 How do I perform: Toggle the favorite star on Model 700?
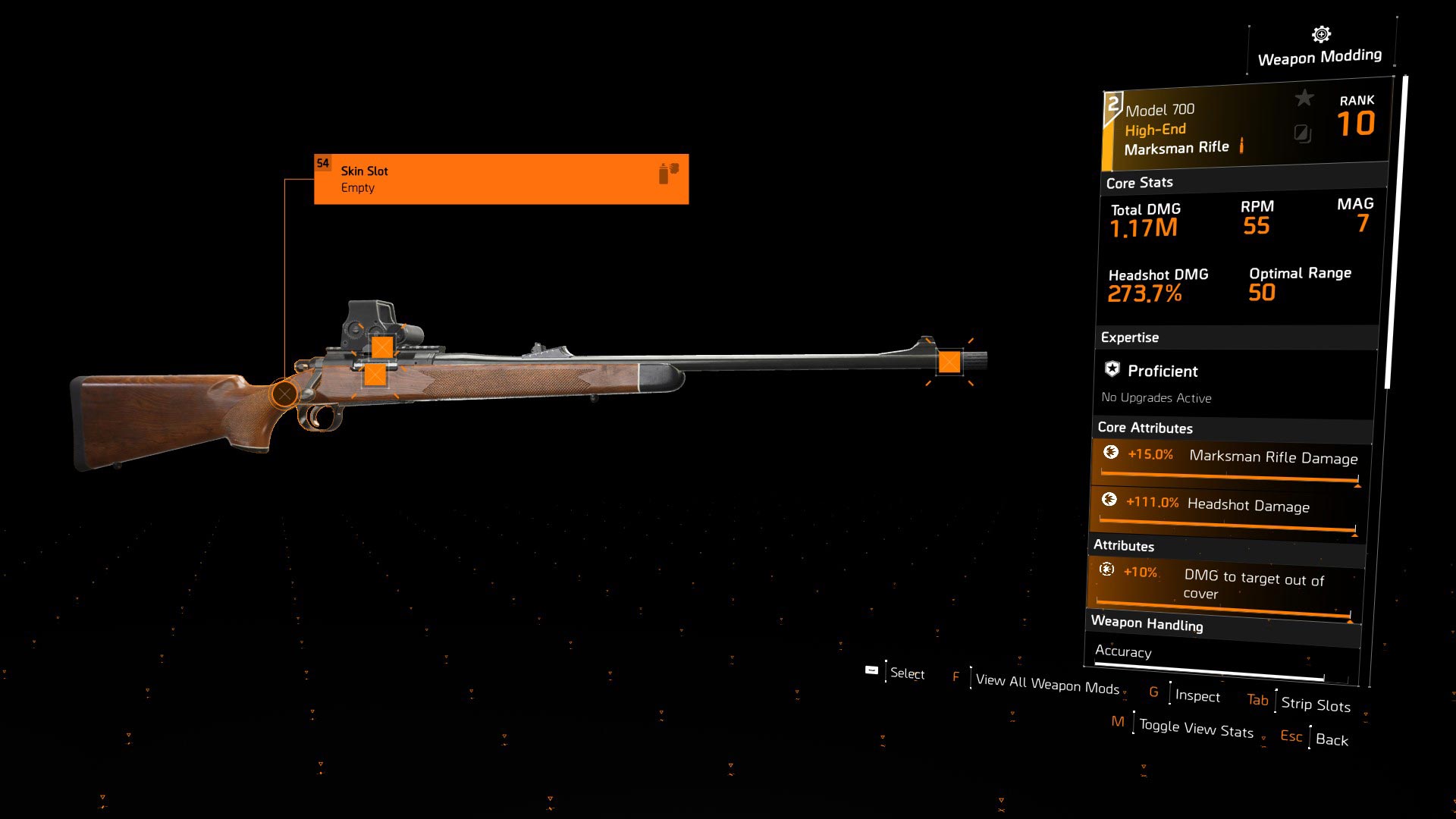pos(1304,97)
